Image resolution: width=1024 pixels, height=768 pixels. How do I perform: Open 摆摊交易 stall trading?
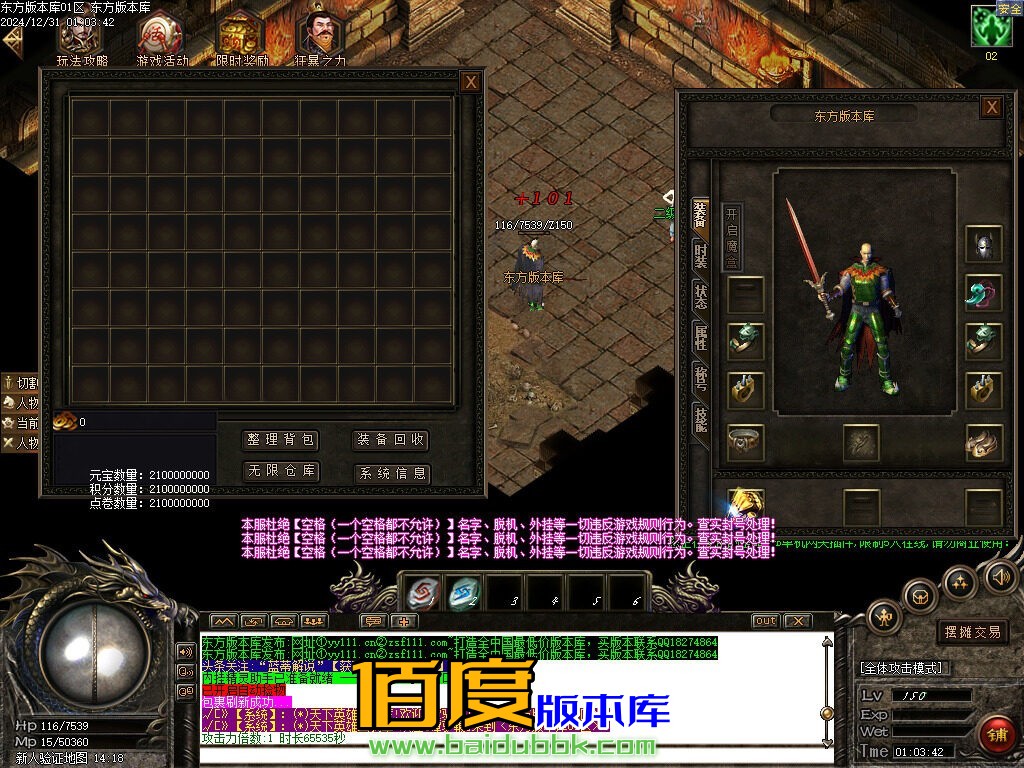(973, 632)
